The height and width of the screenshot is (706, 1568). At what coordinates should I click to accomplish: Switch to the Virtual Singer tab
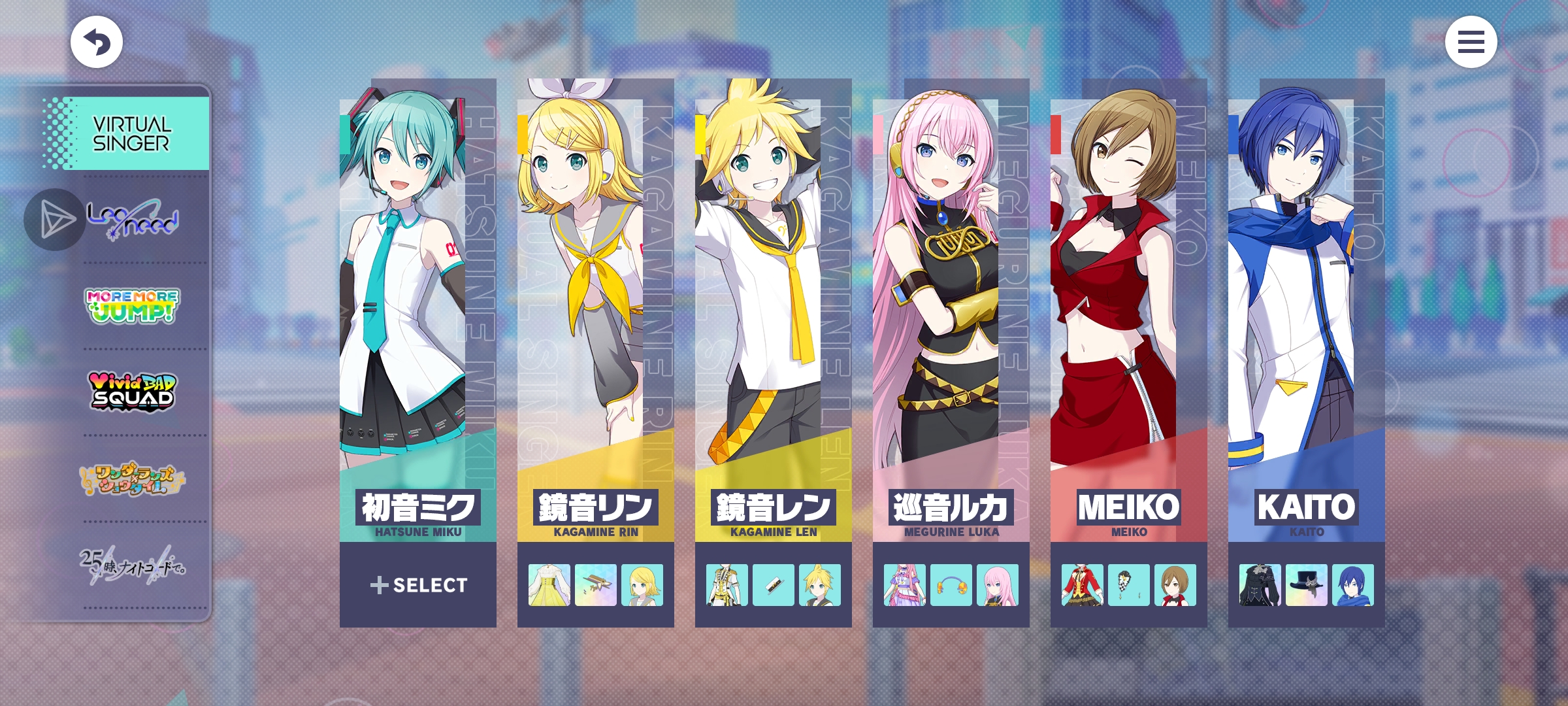(x=131, y=134)
